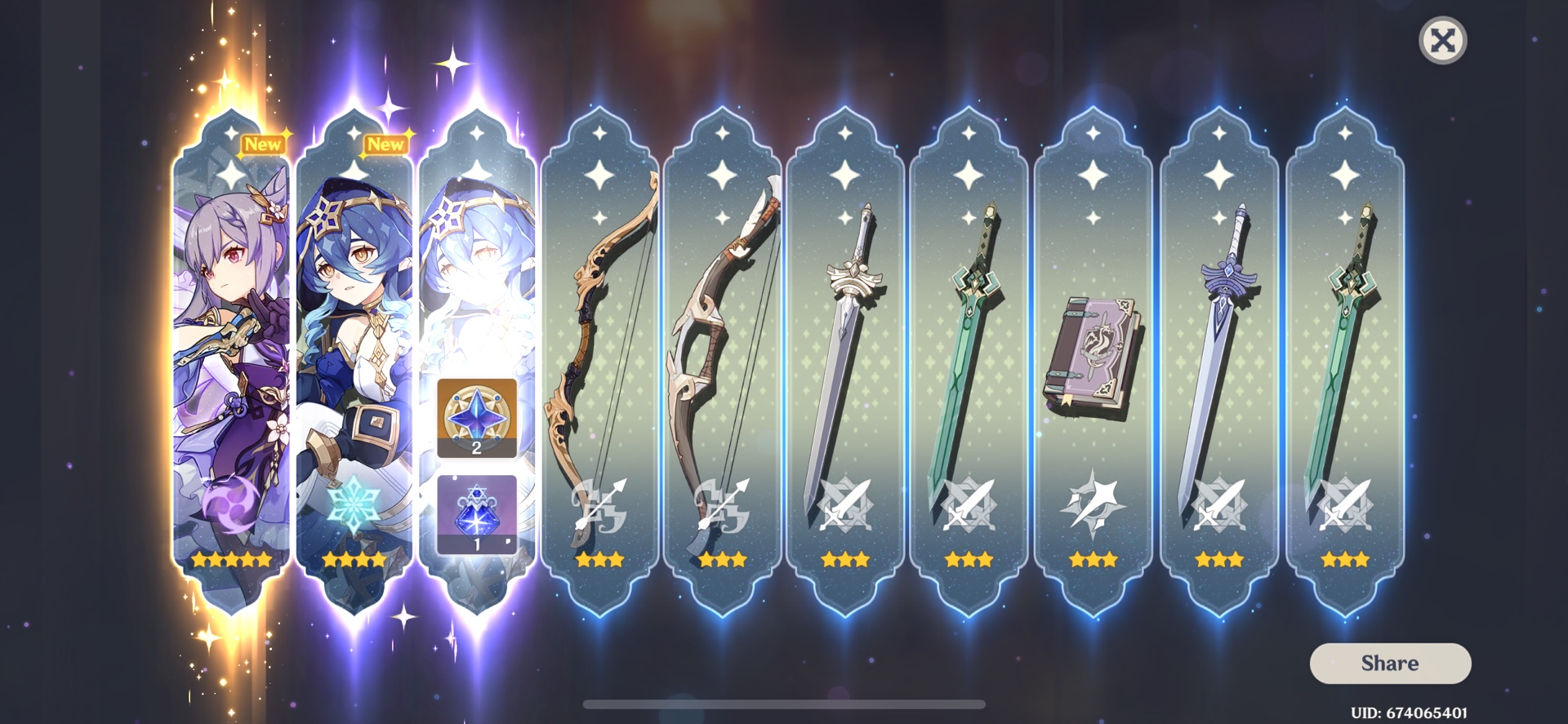
Task: Click the New badge on Layla's card
Action: [x=386, y=144]
